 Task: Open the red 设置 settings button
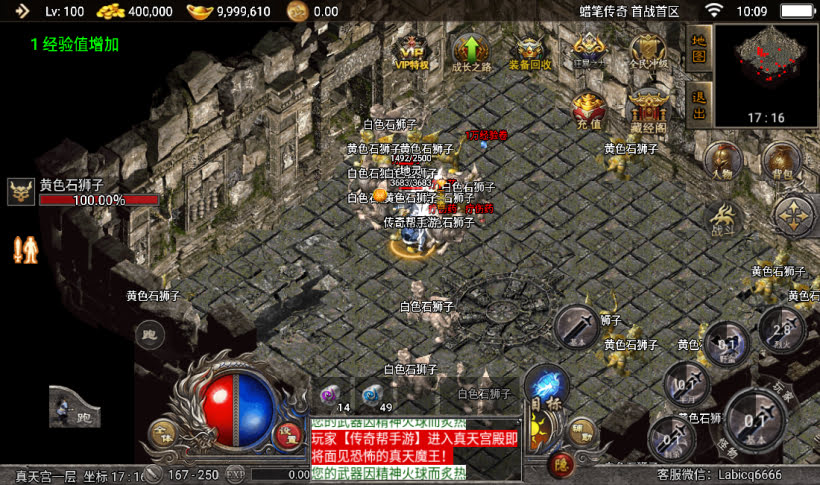click(289, 433)
